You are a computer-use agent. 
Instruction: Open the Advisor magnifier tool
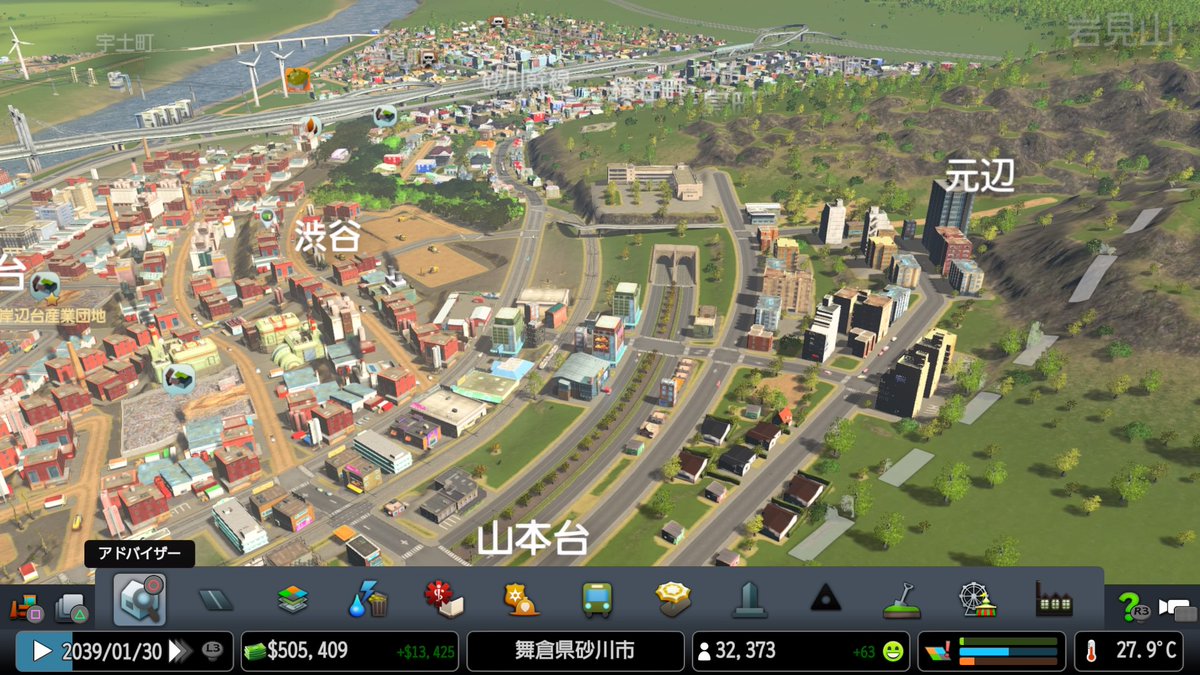139,599
